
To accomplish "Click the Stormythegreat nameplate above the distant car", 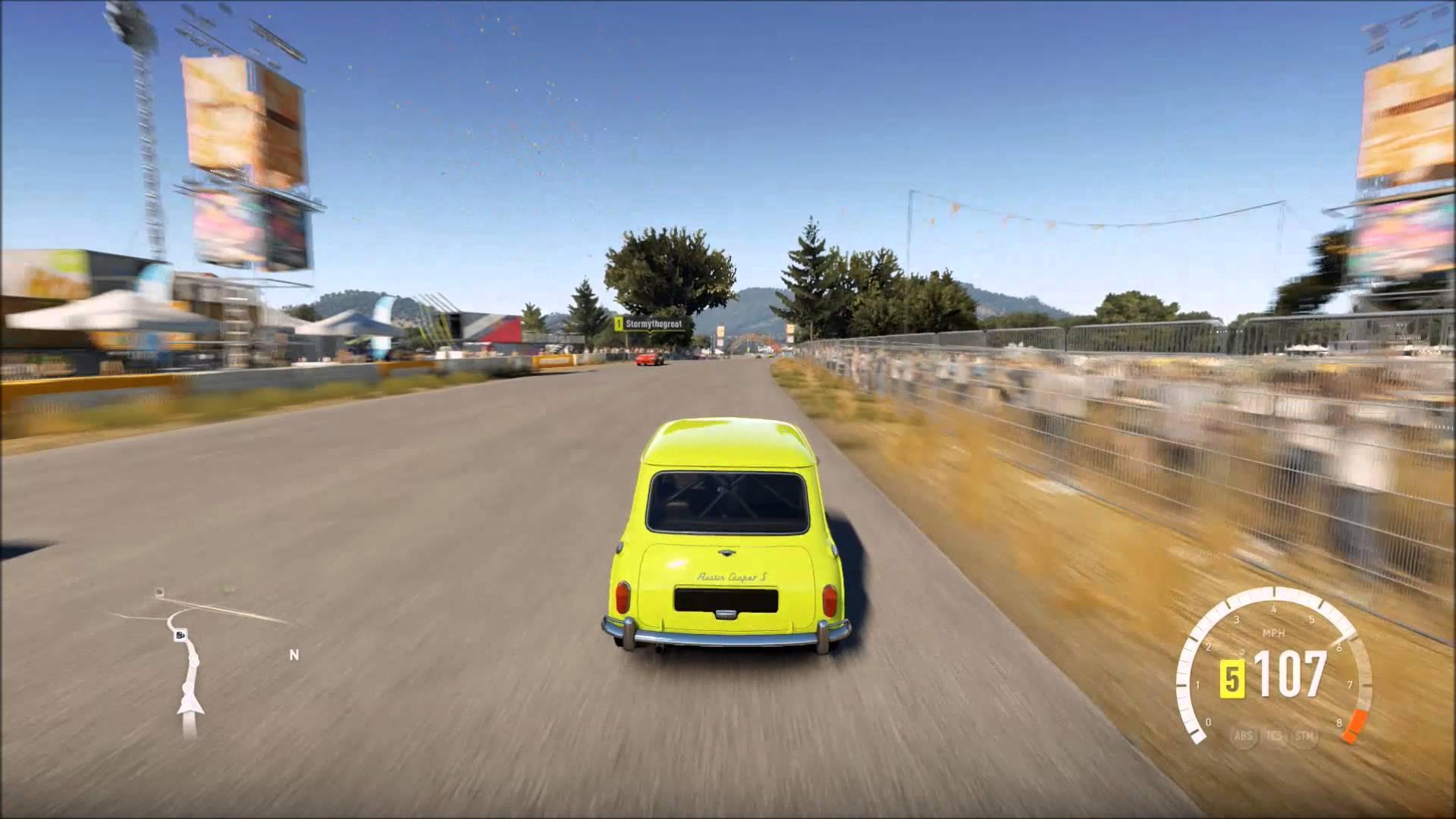I will click(x=654, y=323).
